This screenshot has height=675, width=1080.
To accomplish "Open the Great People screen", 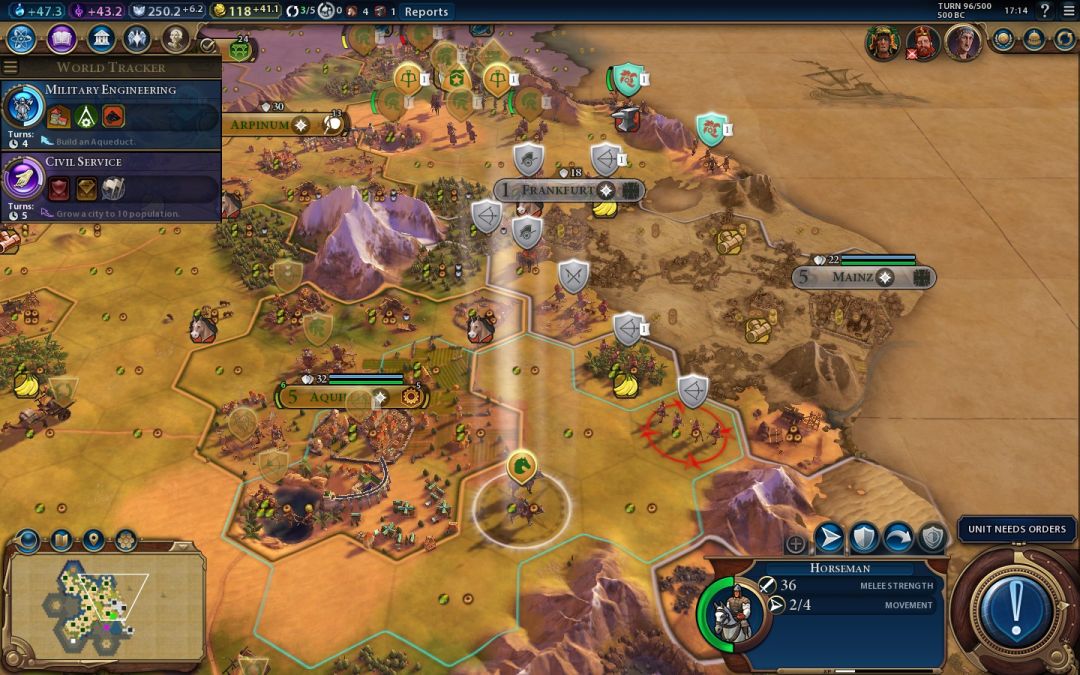I will [x=175, y=39].
